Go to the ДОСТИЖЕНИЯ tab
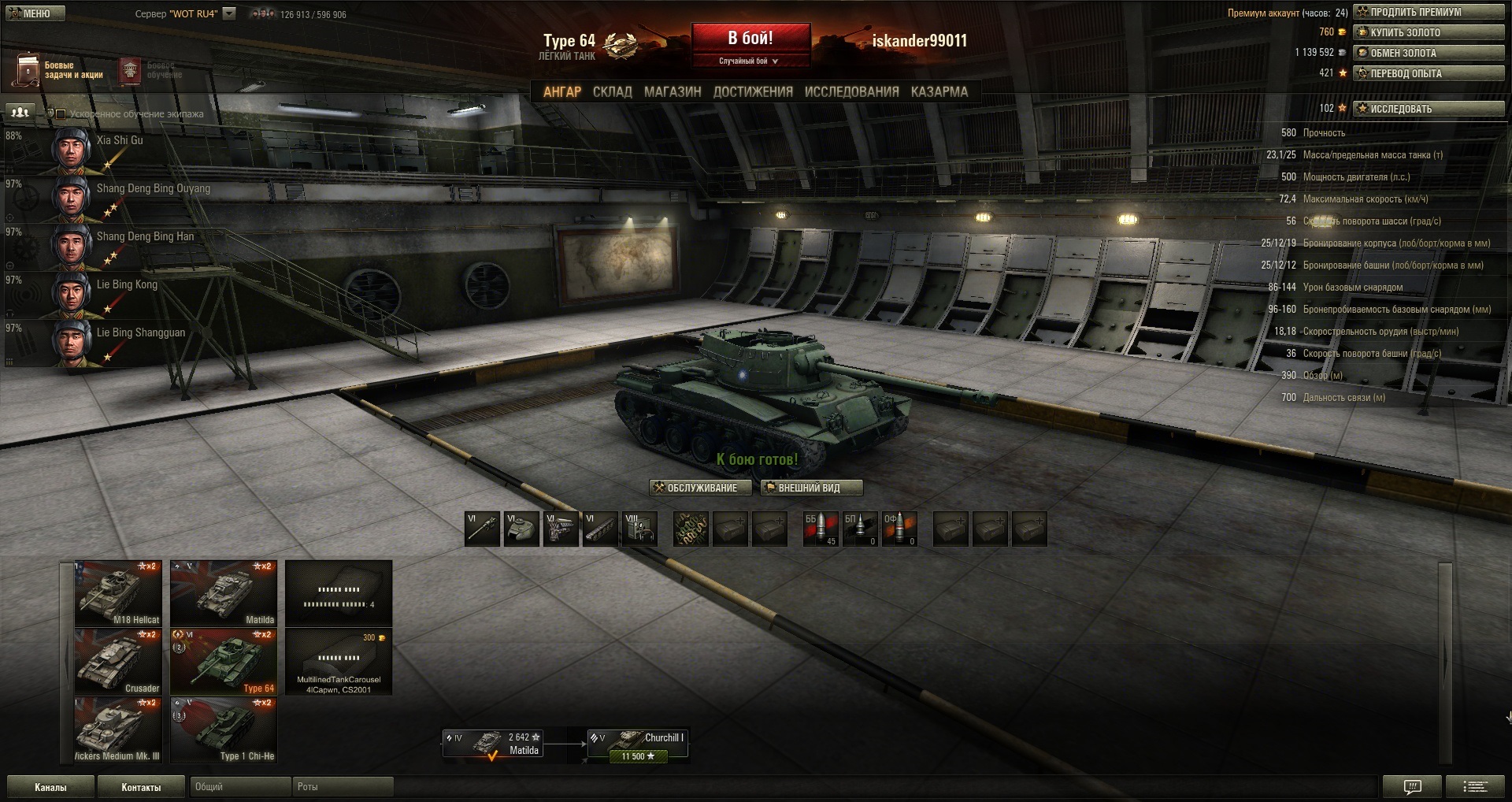1512x802 pixels. (753, 92)
